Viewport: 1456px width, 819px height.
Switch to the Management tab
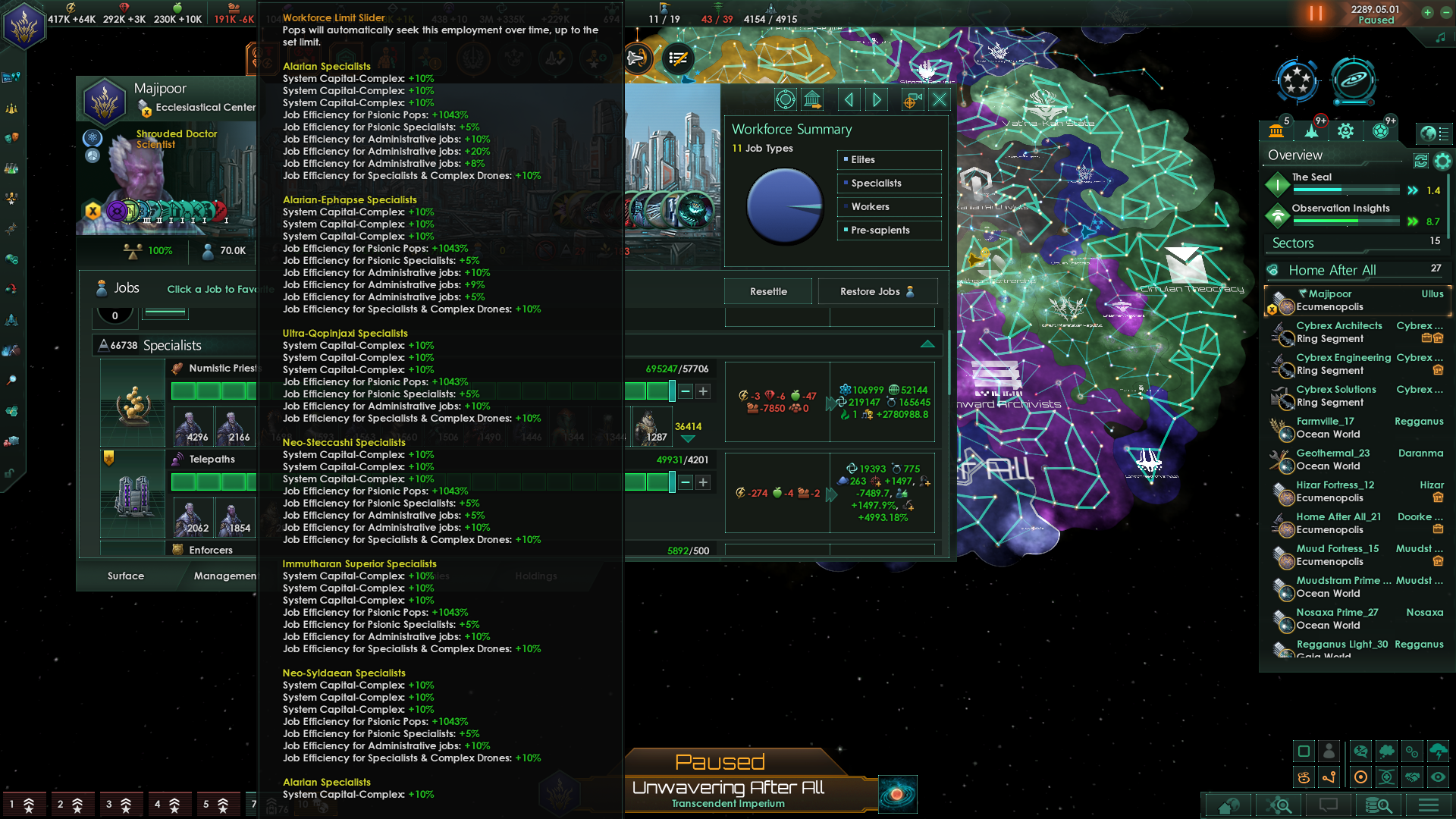pos(224,576)
